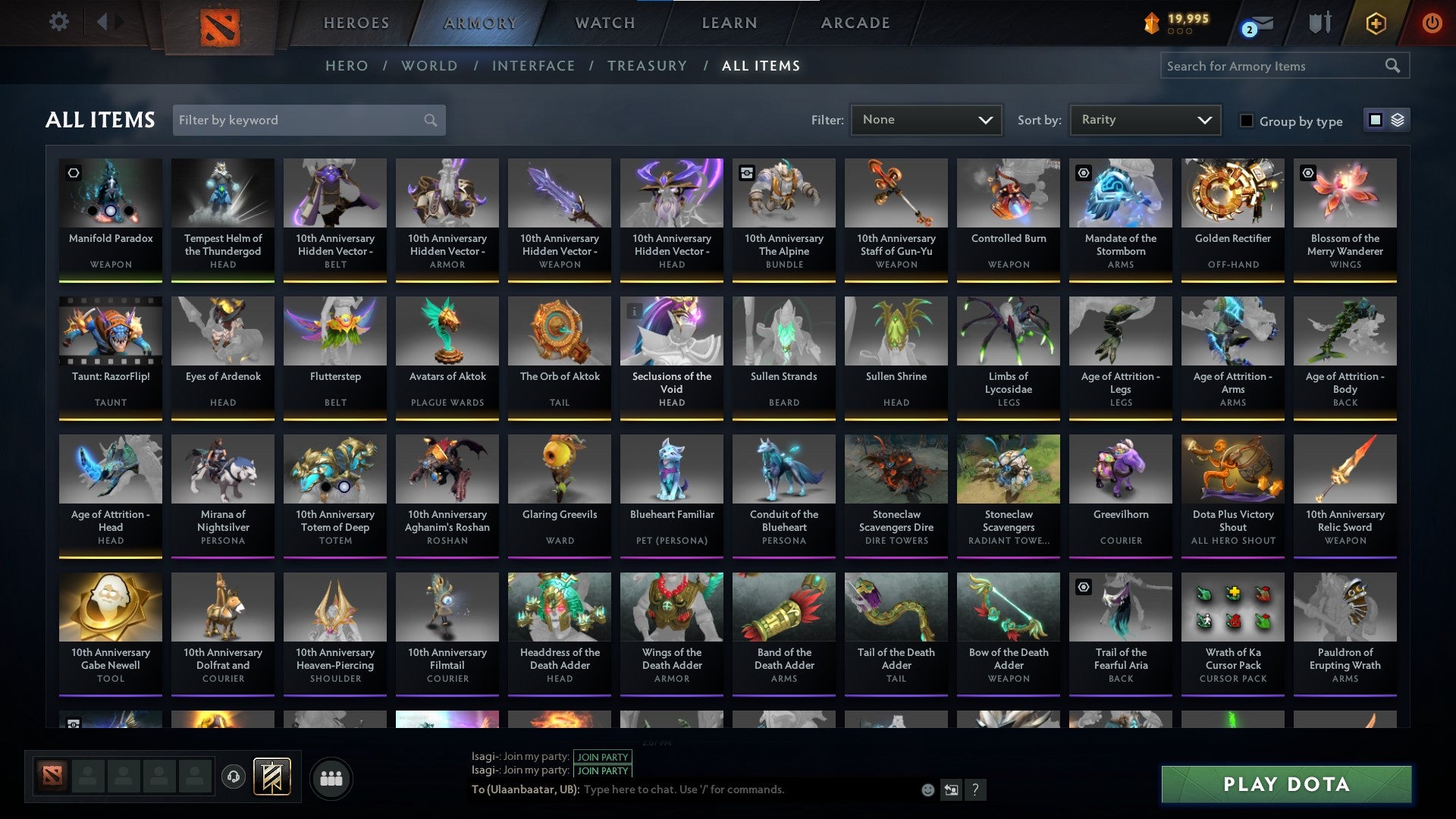
Task: Click the red power button to exit
Action: click(x=1432, y=23)
